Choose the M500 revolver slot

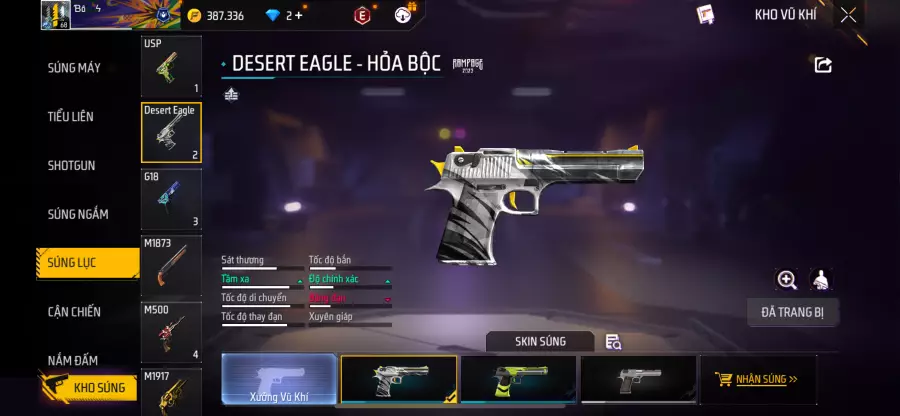171,331
